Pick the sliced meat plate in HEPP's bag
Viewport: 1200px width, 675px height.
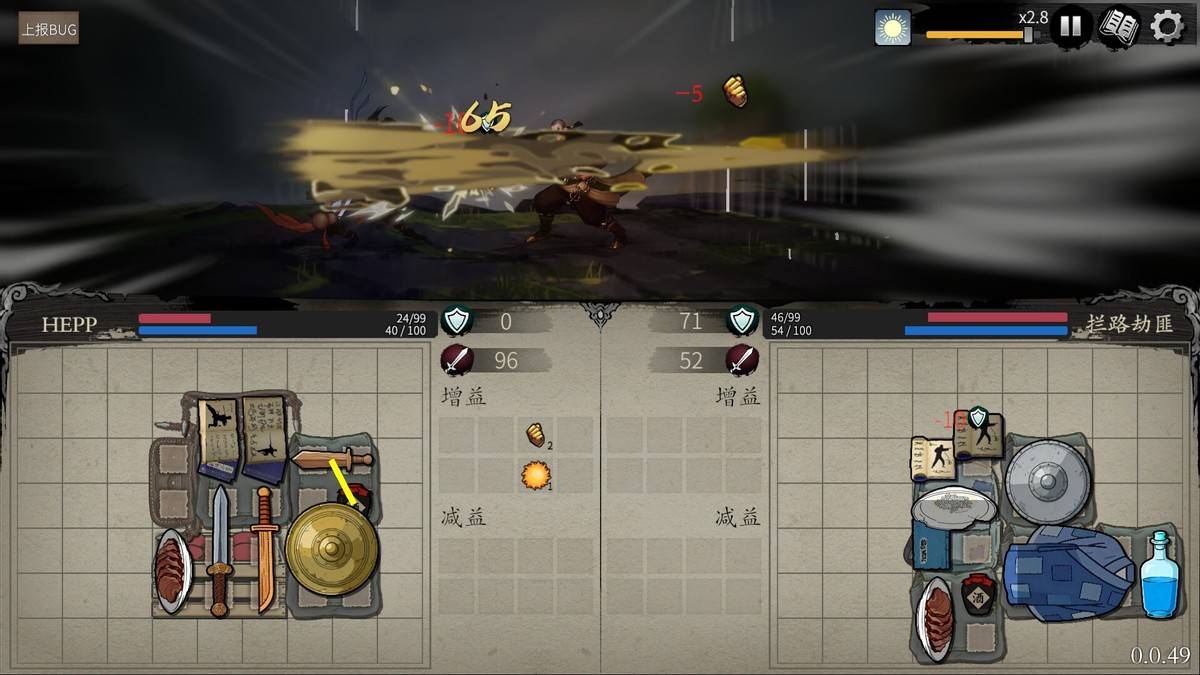coord(172,570)
